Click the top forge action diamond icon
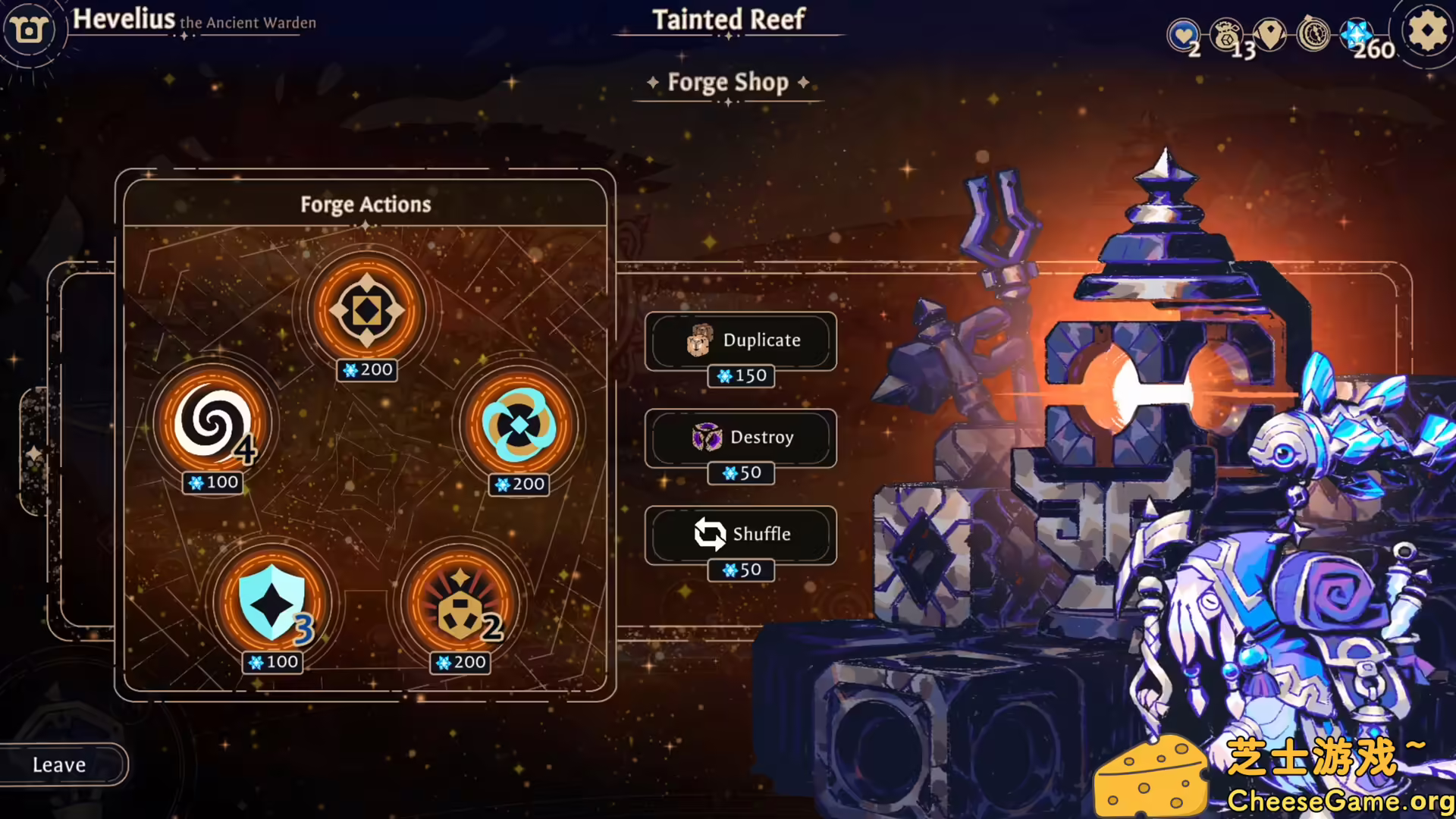Image resolution: width=1456 pixels, height=819 pixels. click(x=366, y=309)
